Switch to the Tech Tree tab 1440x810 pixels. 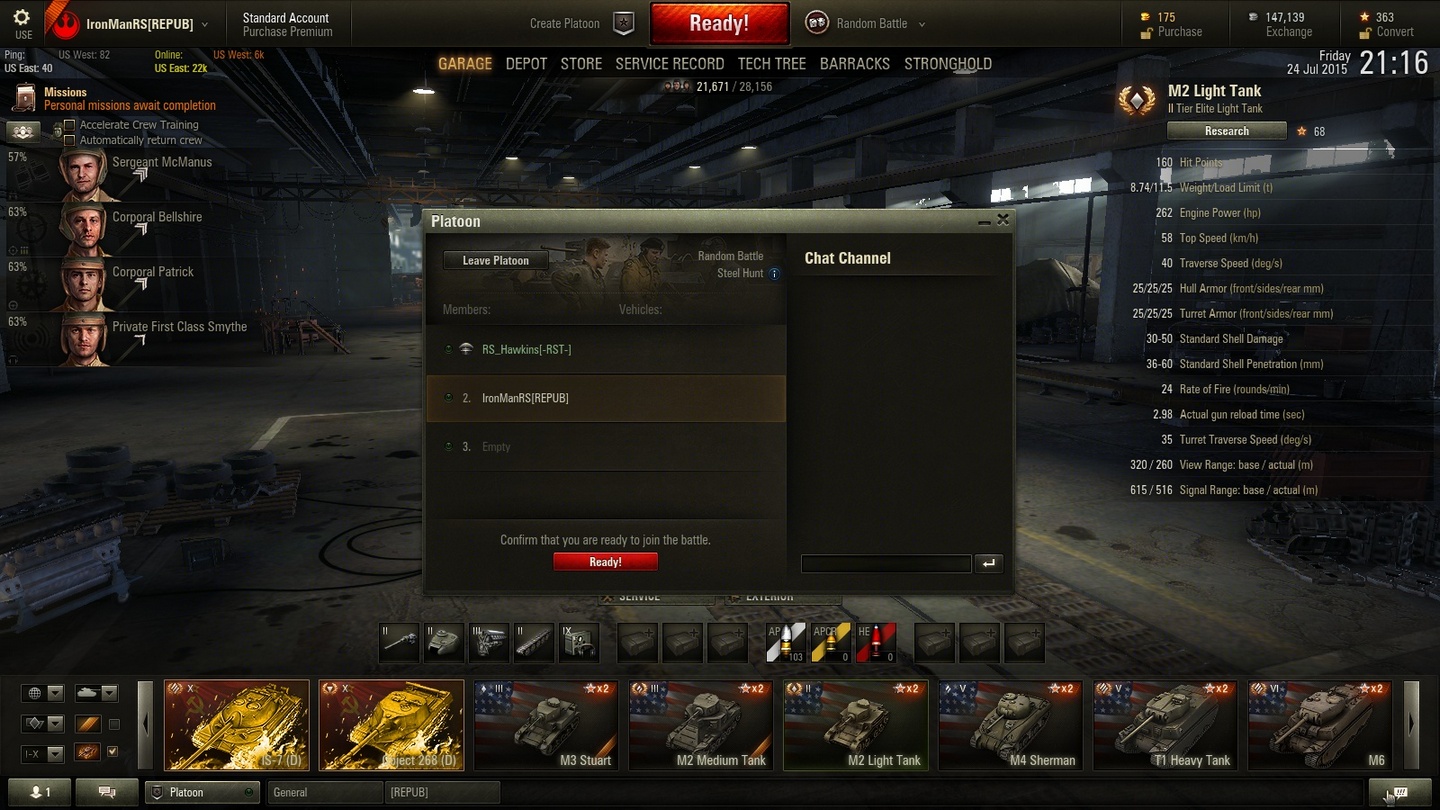point(771,64)
